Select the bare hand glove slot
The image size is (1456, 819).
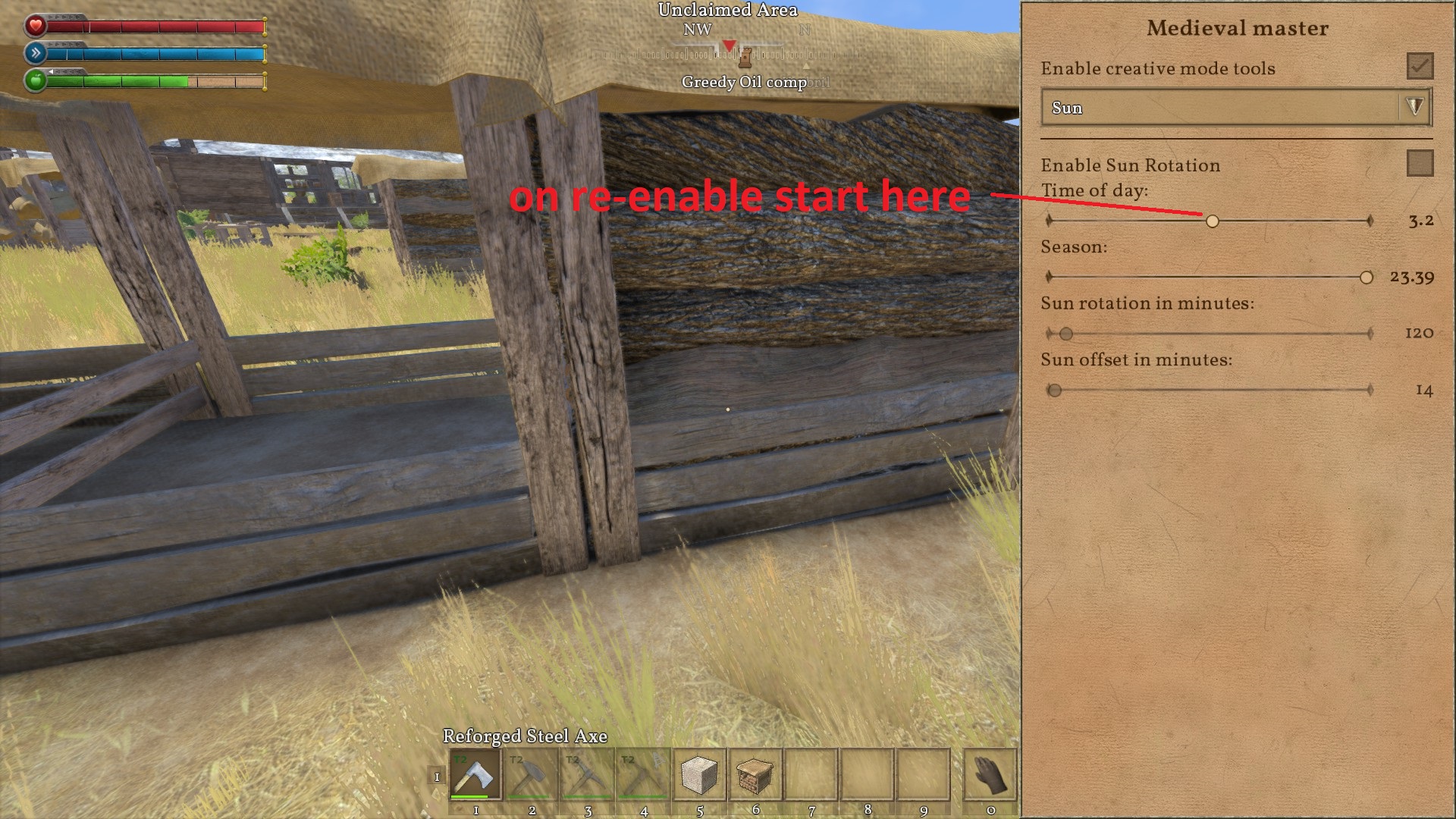[x=990, y=774]
